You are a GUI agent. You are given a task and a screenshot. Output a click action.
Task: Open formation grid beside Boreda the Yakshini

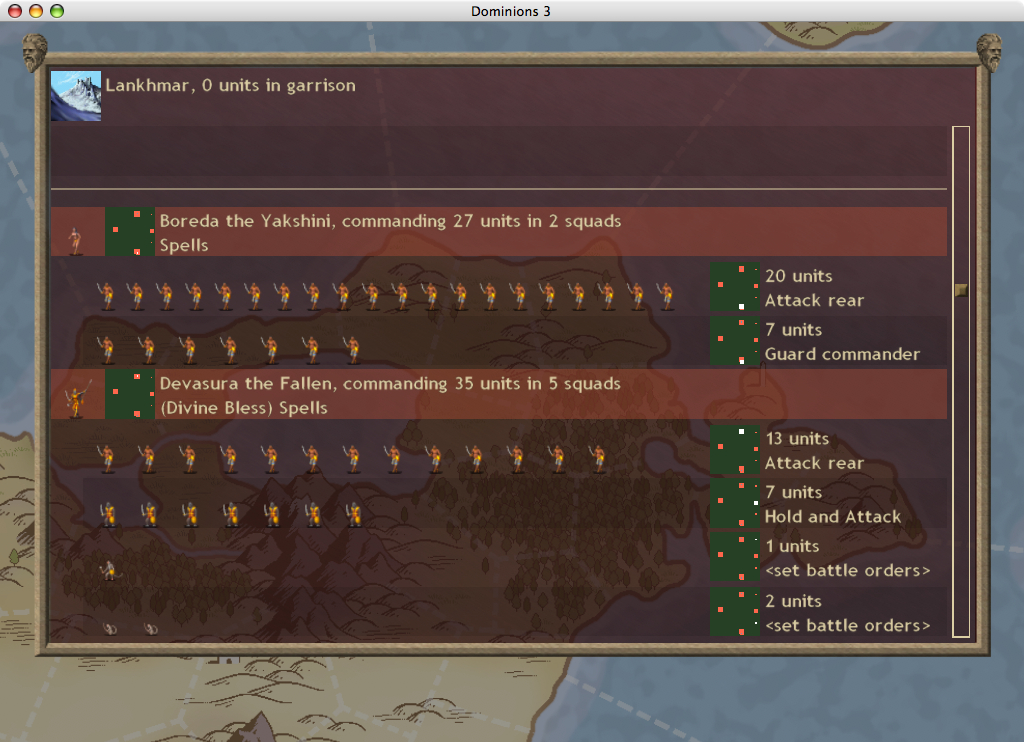click(x=130, y=232)
